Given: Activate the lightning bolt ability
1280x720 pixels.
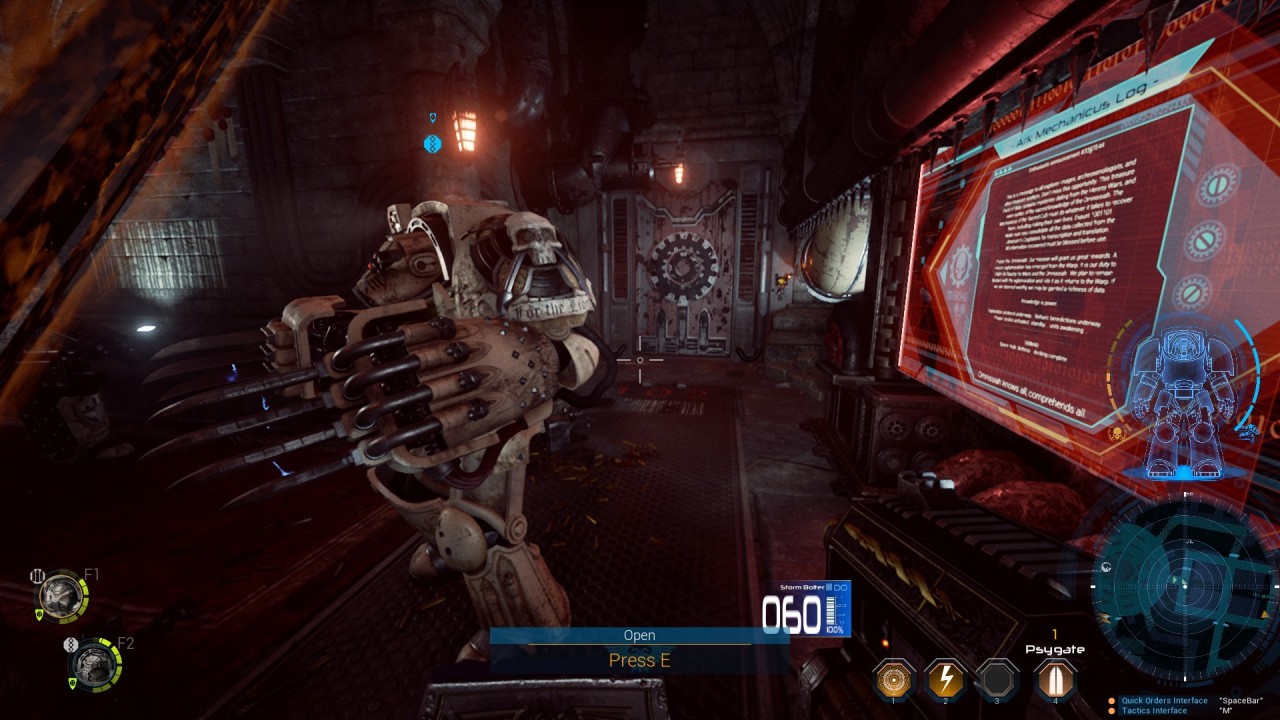Looking at the screenshot, I should (x=945, y=678).
